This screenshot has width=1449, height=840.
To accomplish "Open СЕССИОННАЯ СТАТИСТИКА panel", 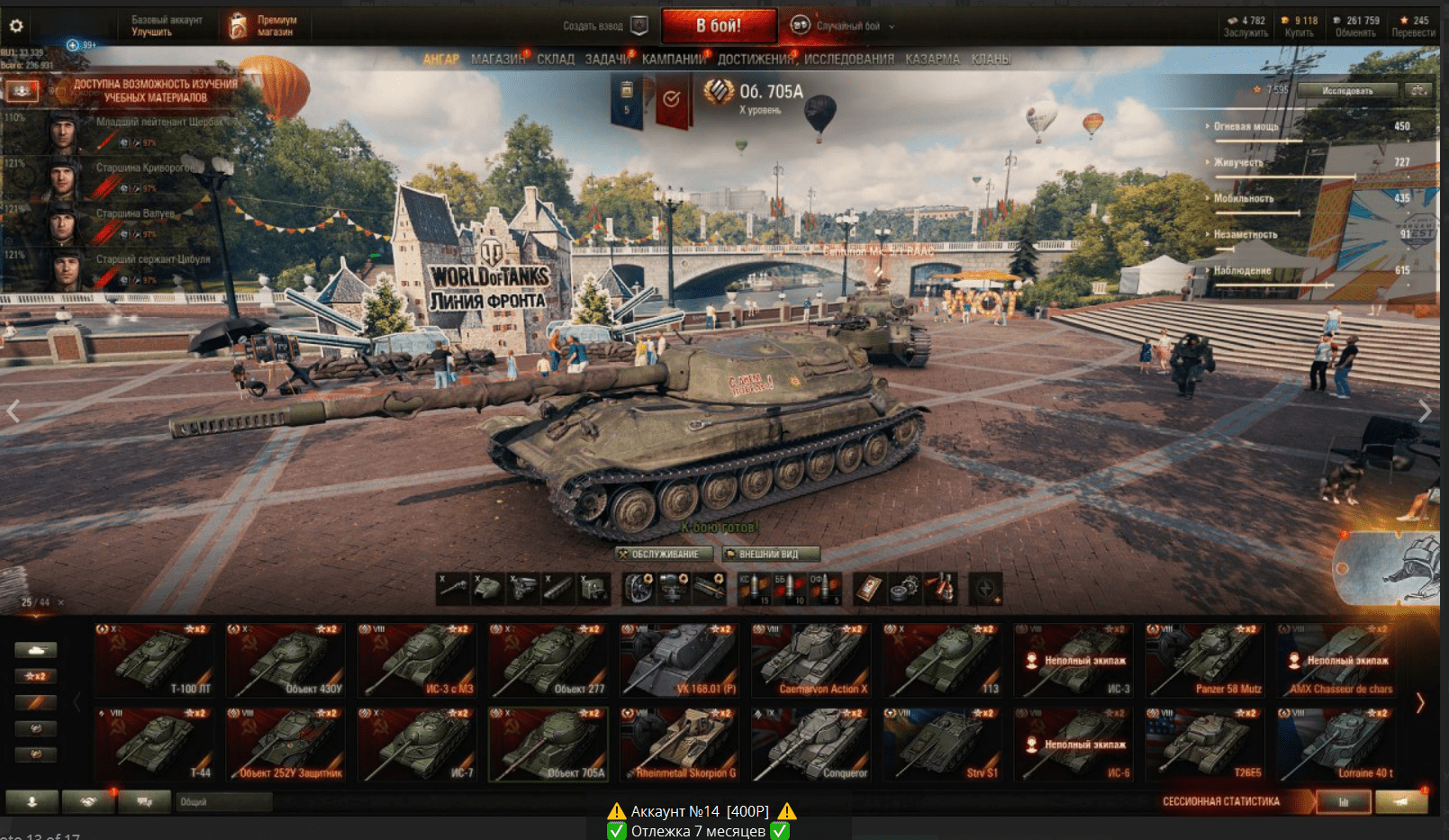I will (1220, 801).
